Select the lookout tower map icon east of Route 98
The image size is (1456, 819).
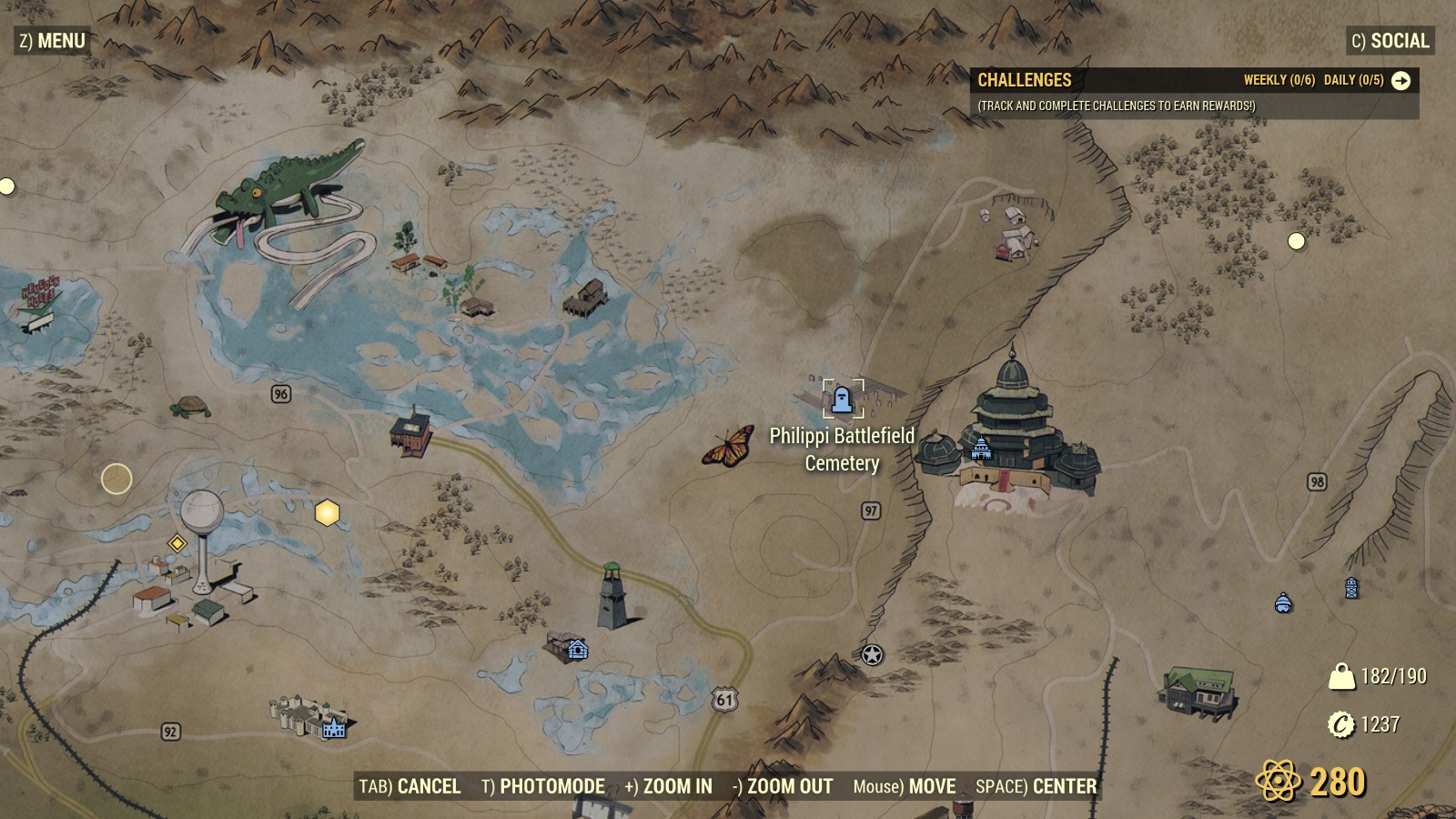tap(1350, 587)
